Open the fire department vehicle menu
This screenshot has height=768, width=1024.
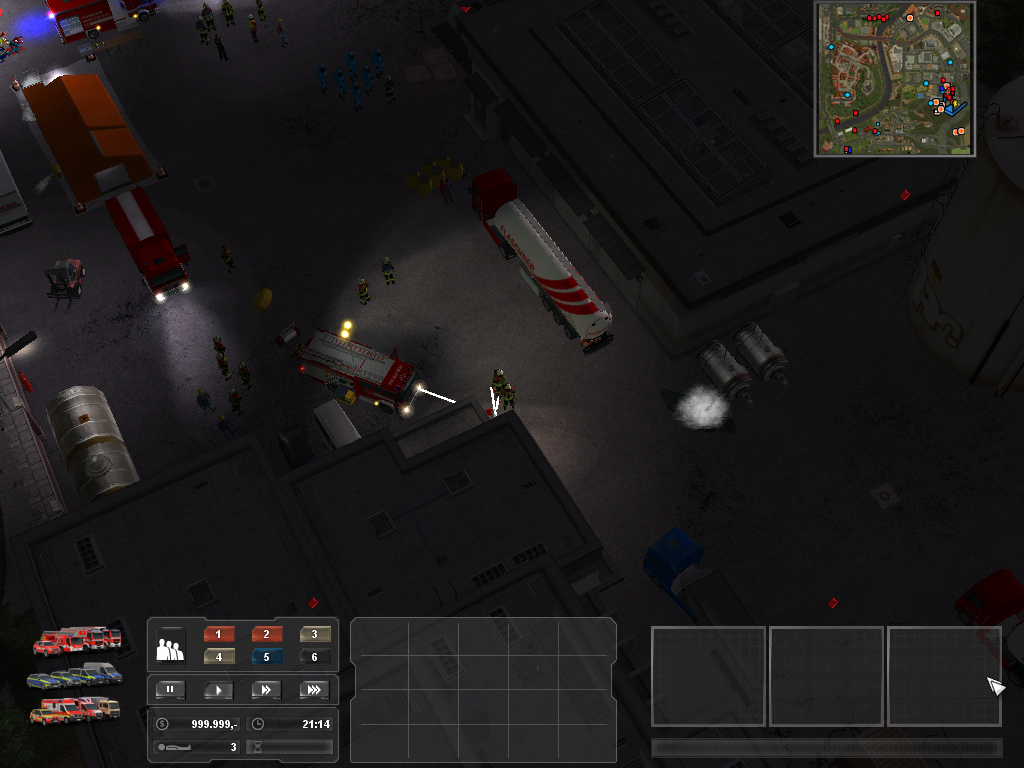tap(77, 640)
